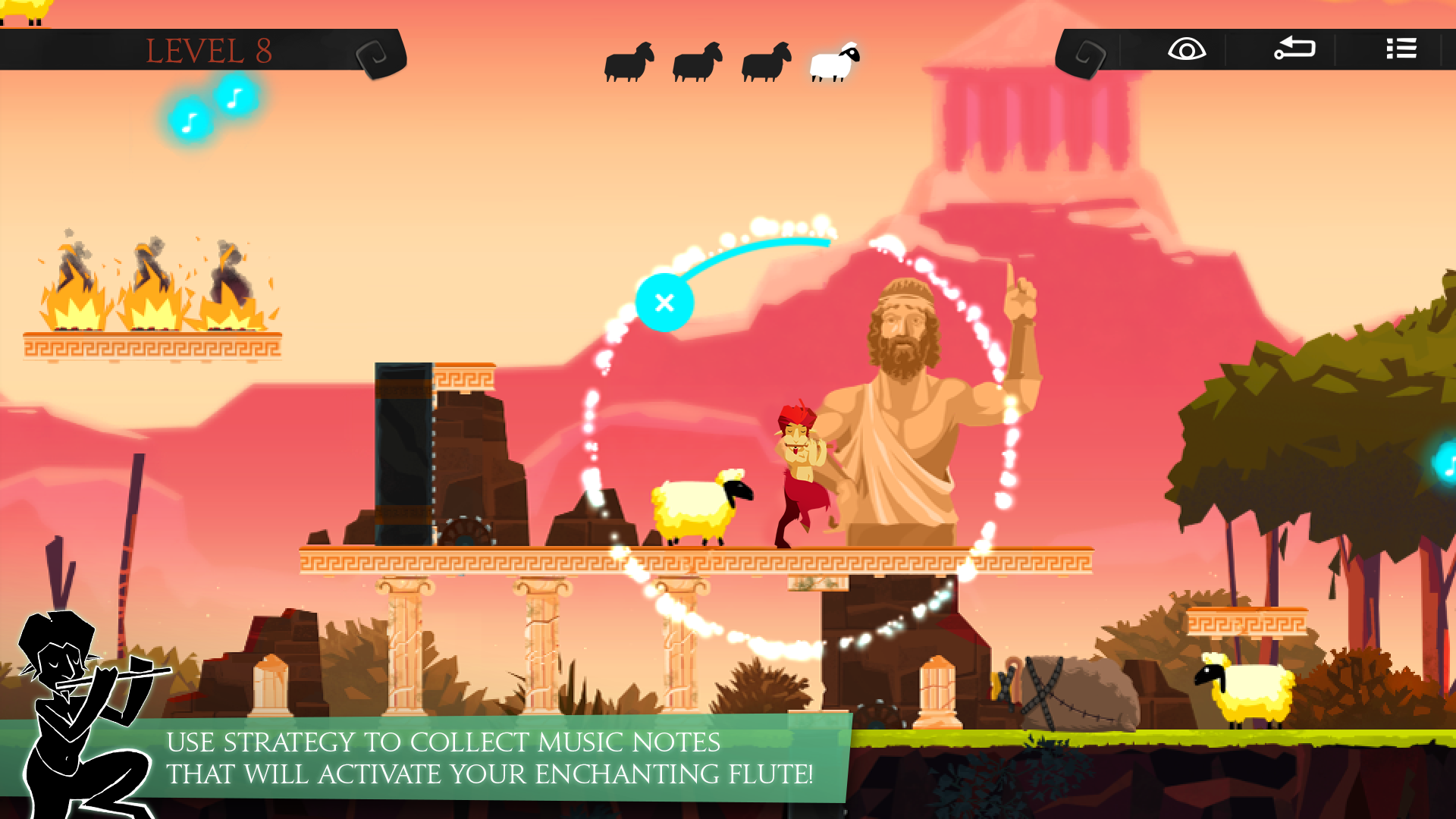Expand the options via the list icon

click(x=1401, y=49)
